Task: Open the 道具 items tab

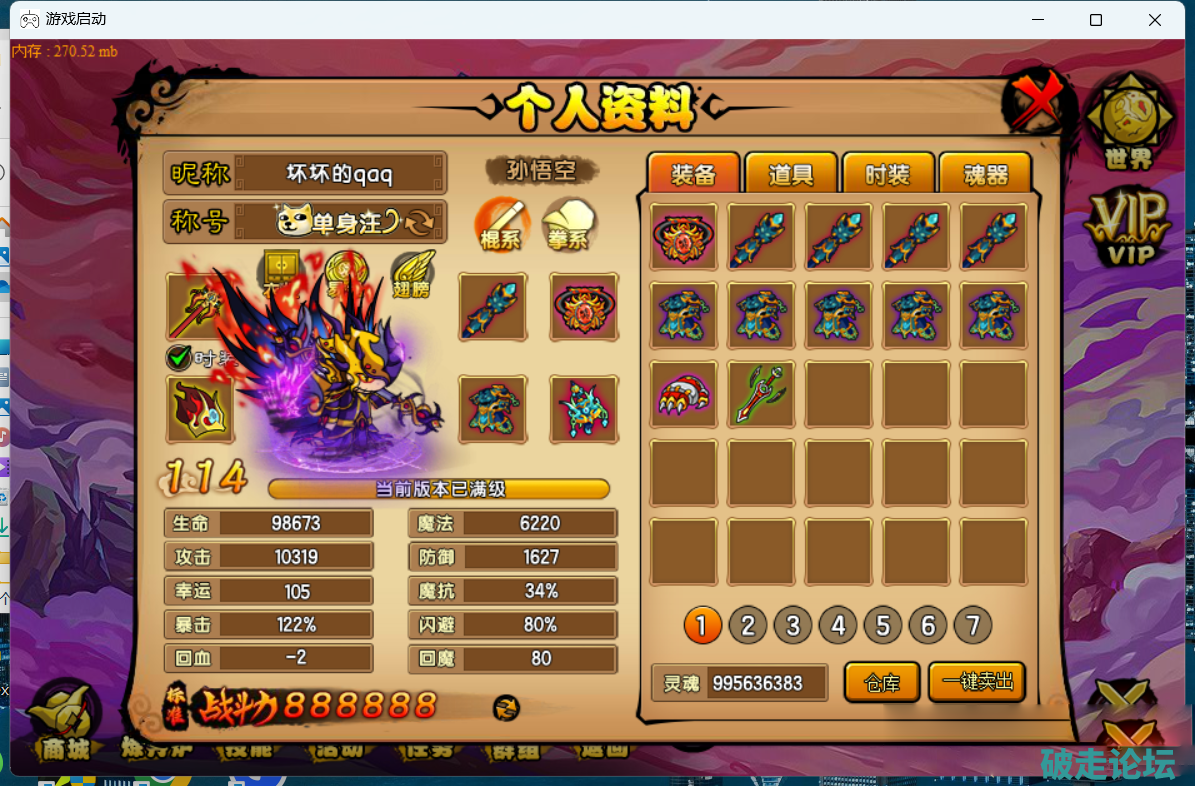Action: (x=790, y=174)
